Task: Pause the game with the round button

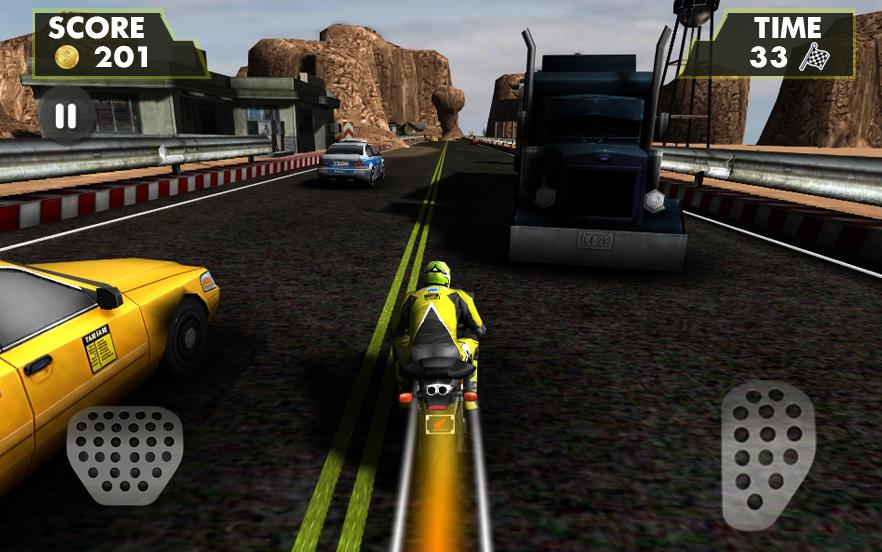Action: point(65,116)
